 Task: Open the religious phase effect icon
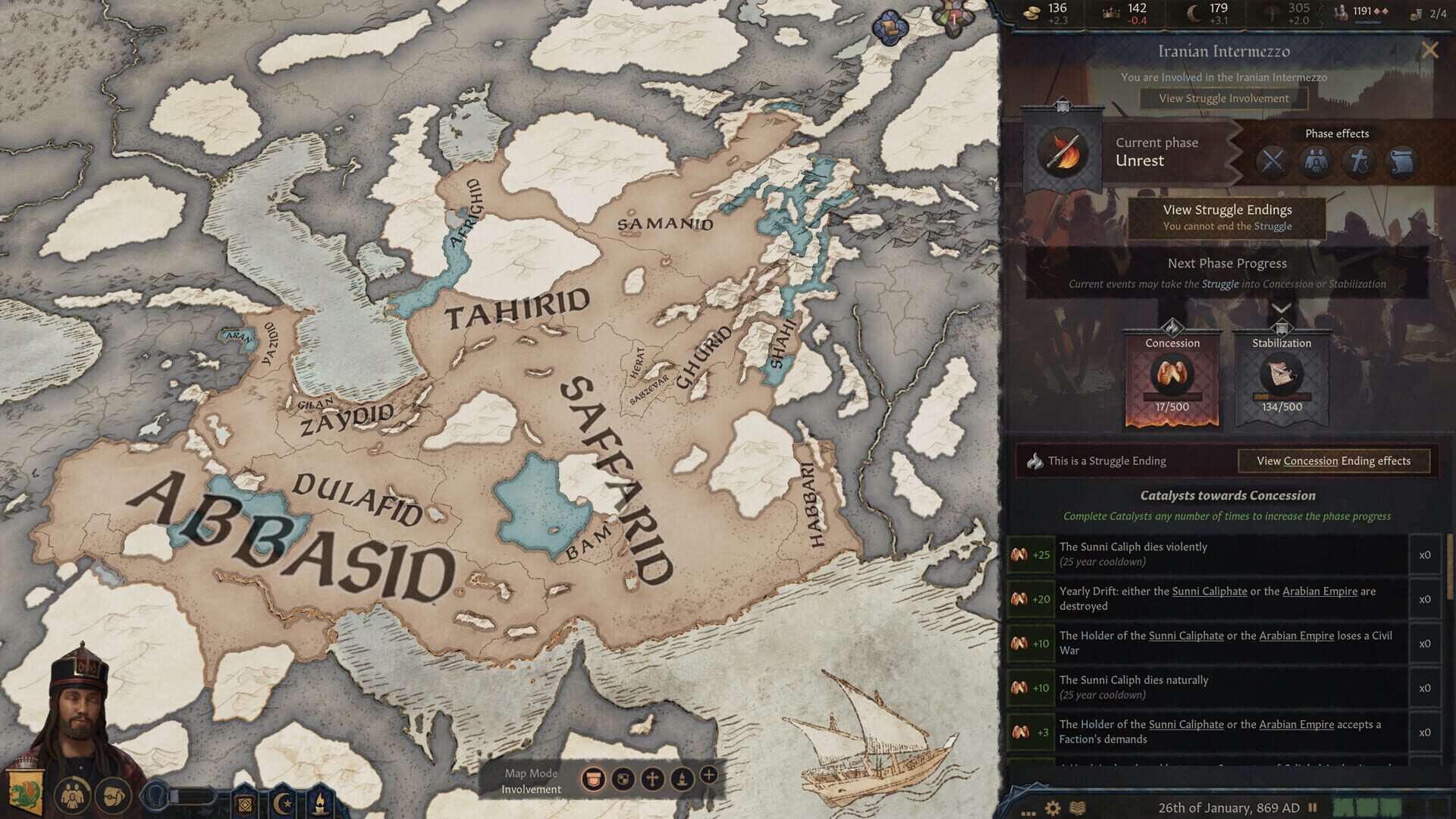coord(1359,161)
